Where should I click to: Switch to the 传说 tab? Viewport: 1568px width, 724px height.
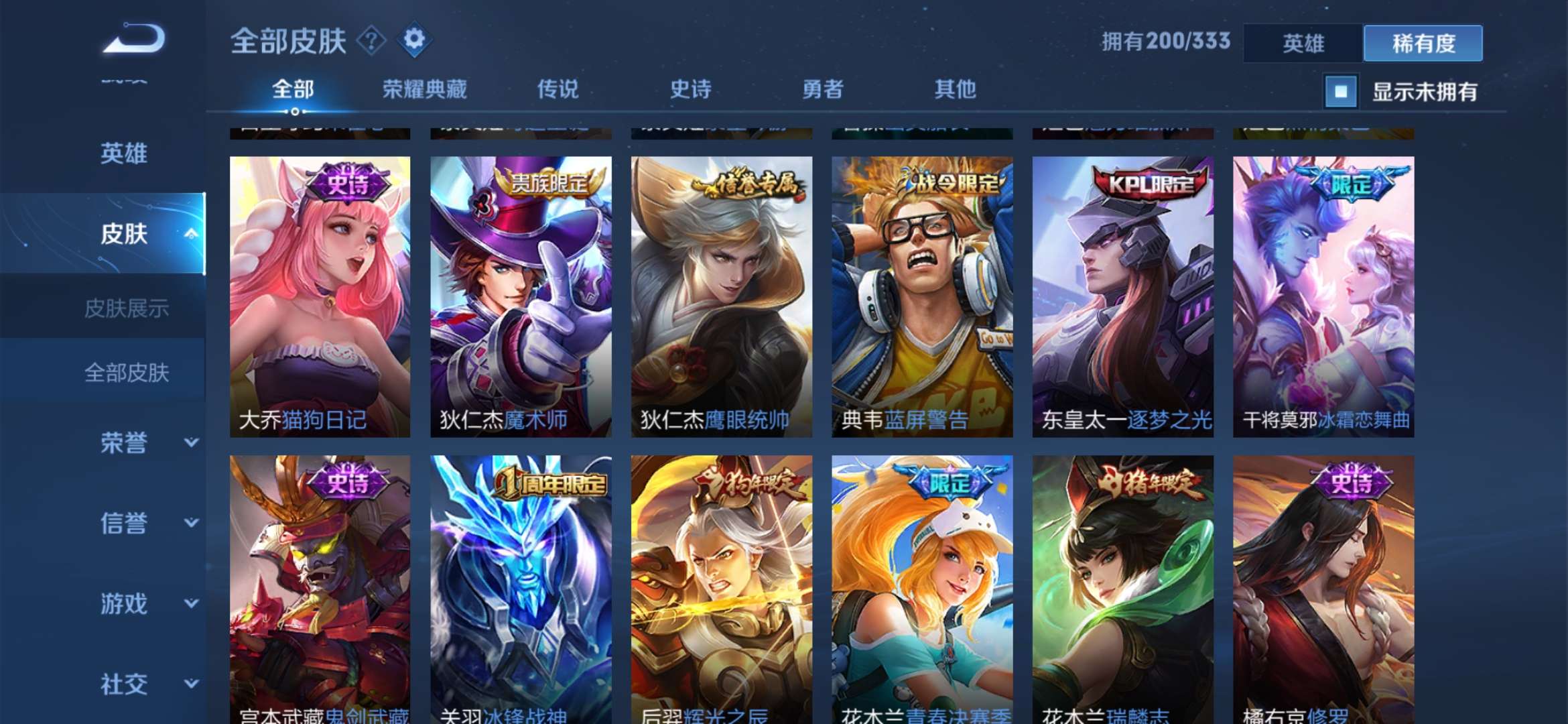point(558,89)
